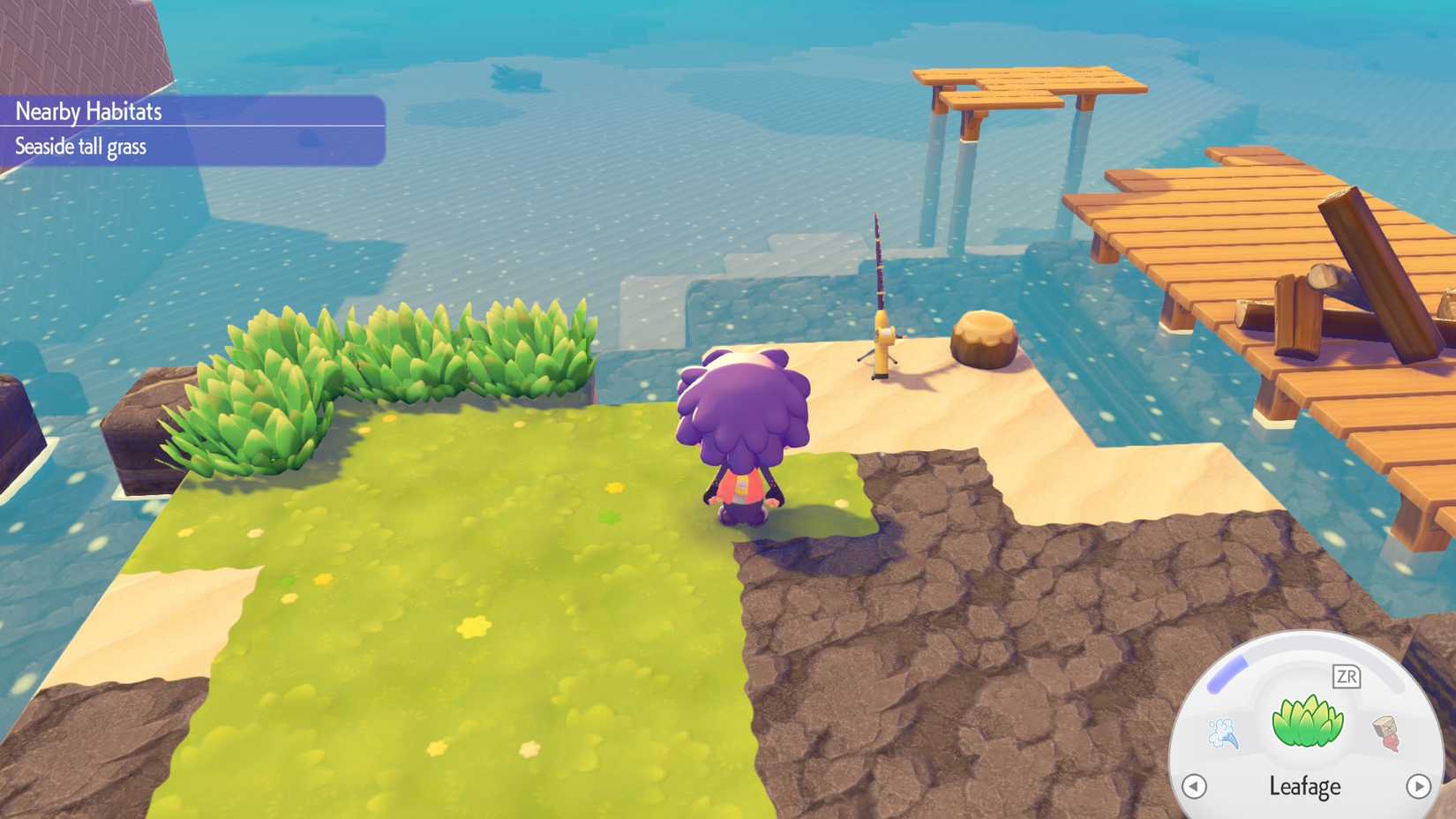Click the Nearby Habitats panel header
The width and height of the screenshot is (1456, 819).
[89, 111]
